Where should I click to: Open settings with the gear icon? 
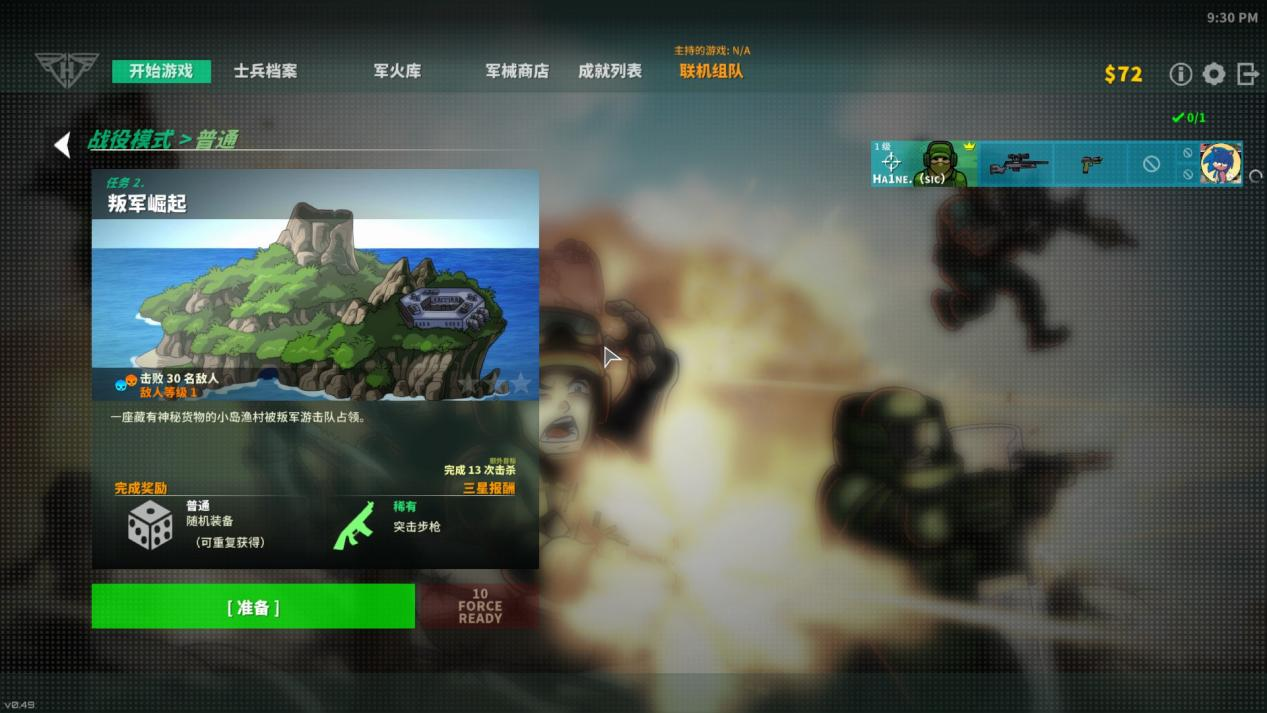tap(1214, 74)
